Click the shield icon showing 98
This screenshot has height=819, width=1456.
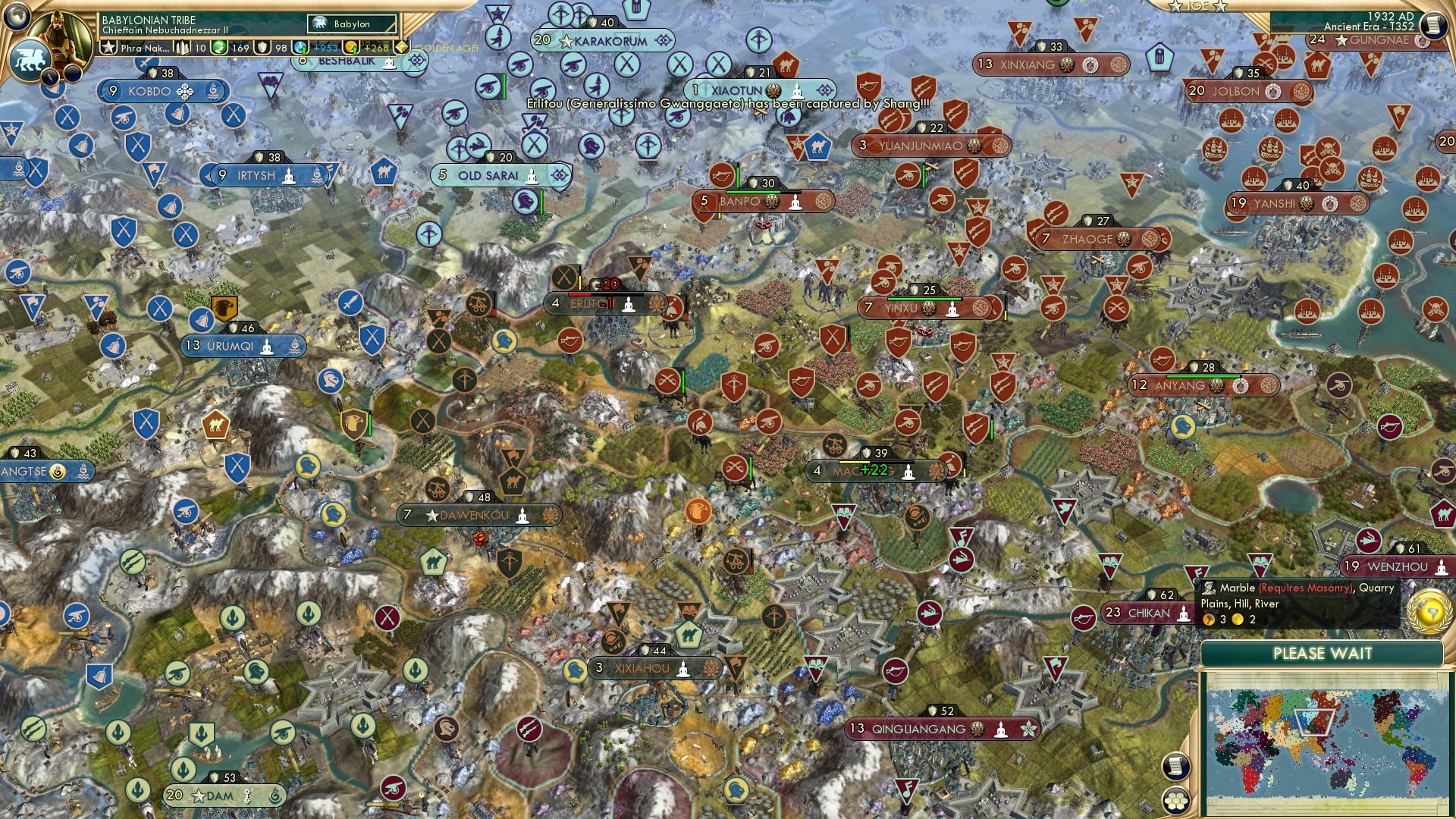tap(262, 48)
